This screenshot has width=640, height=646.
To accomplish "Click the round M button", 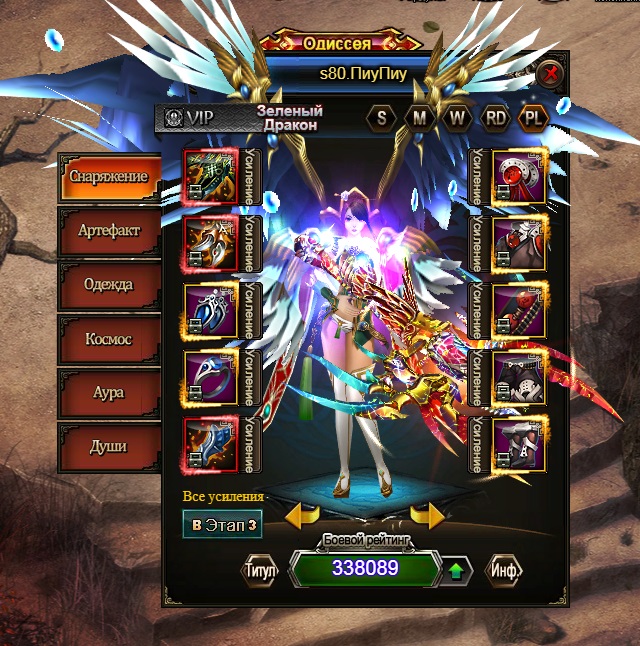I will coord(419,117).
